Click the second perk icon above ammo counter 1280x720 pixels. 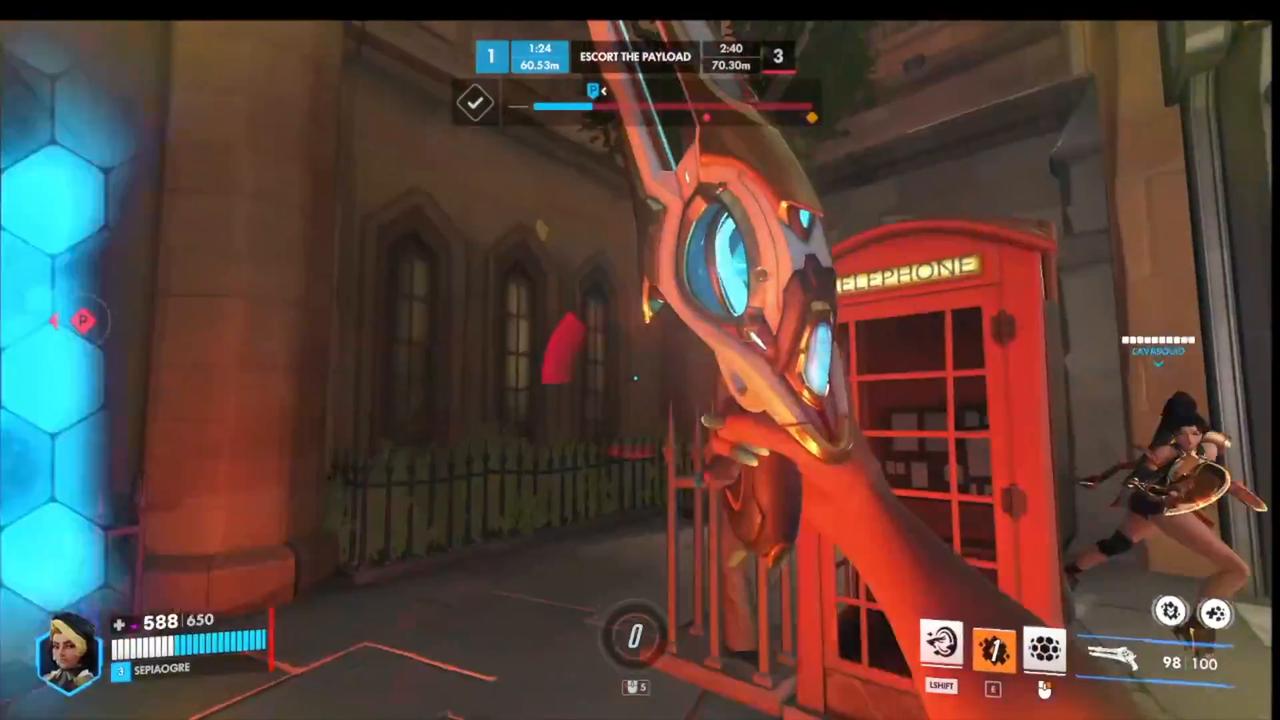coord(1215,611)
